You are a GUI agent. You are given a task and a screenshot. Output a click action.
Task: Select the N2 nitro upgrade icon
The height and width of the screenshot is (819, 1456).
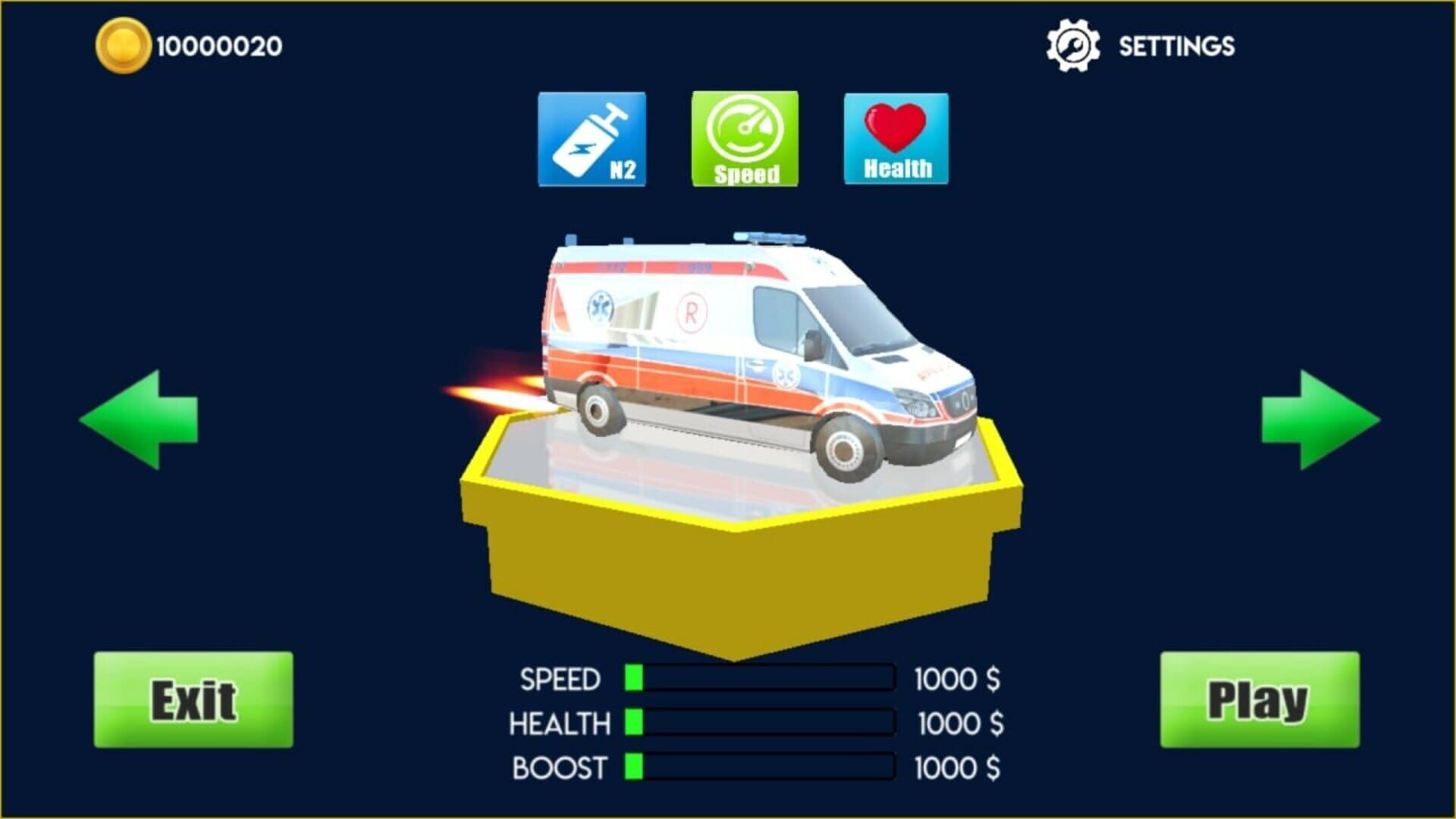[x=594, y=139]
